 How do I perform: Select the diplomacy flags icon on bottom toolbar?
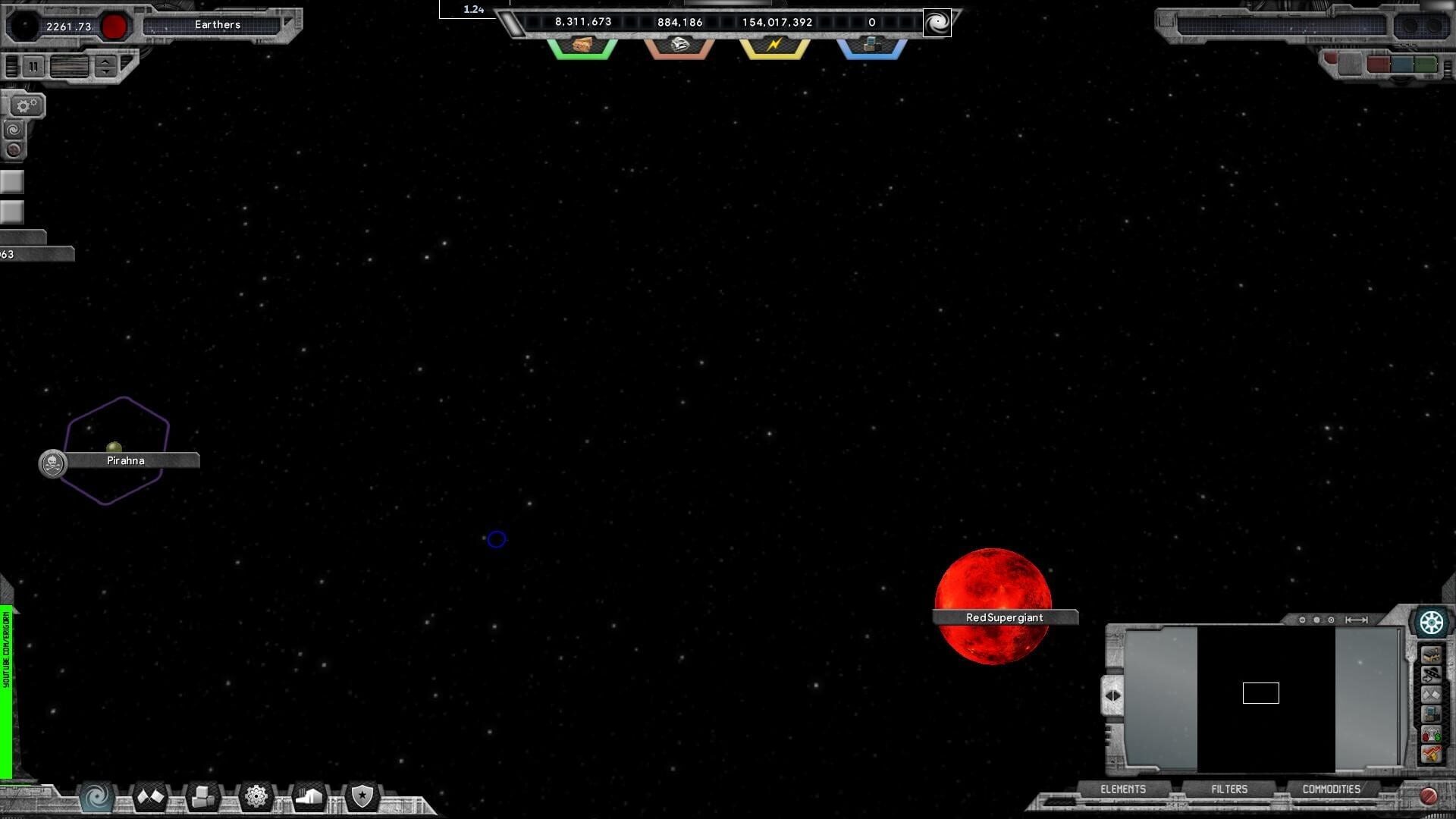click(150, 796)
